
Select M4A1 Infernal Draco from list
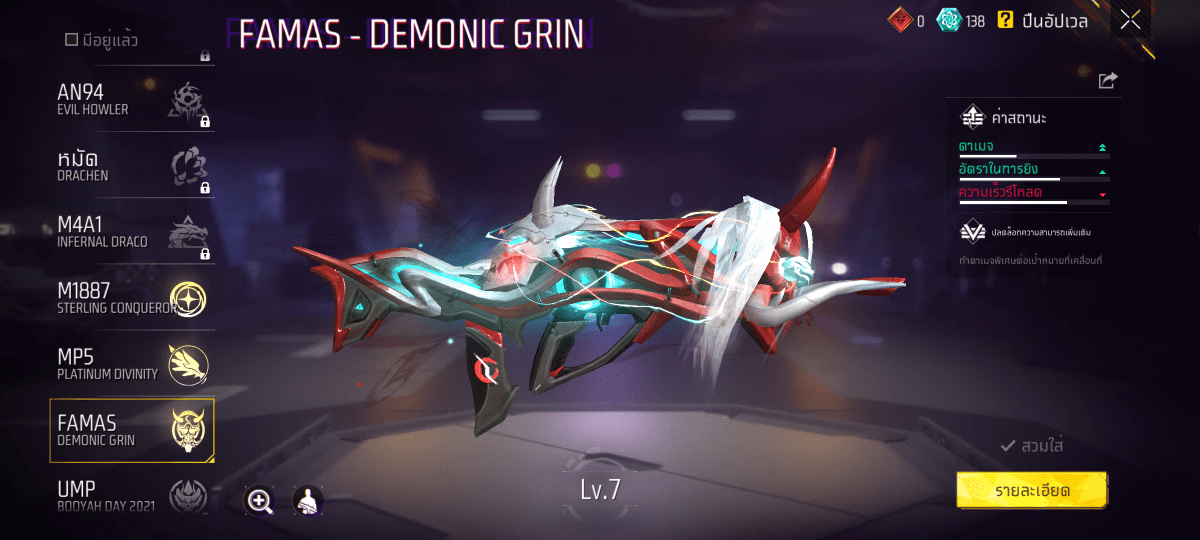coord(132,233)
